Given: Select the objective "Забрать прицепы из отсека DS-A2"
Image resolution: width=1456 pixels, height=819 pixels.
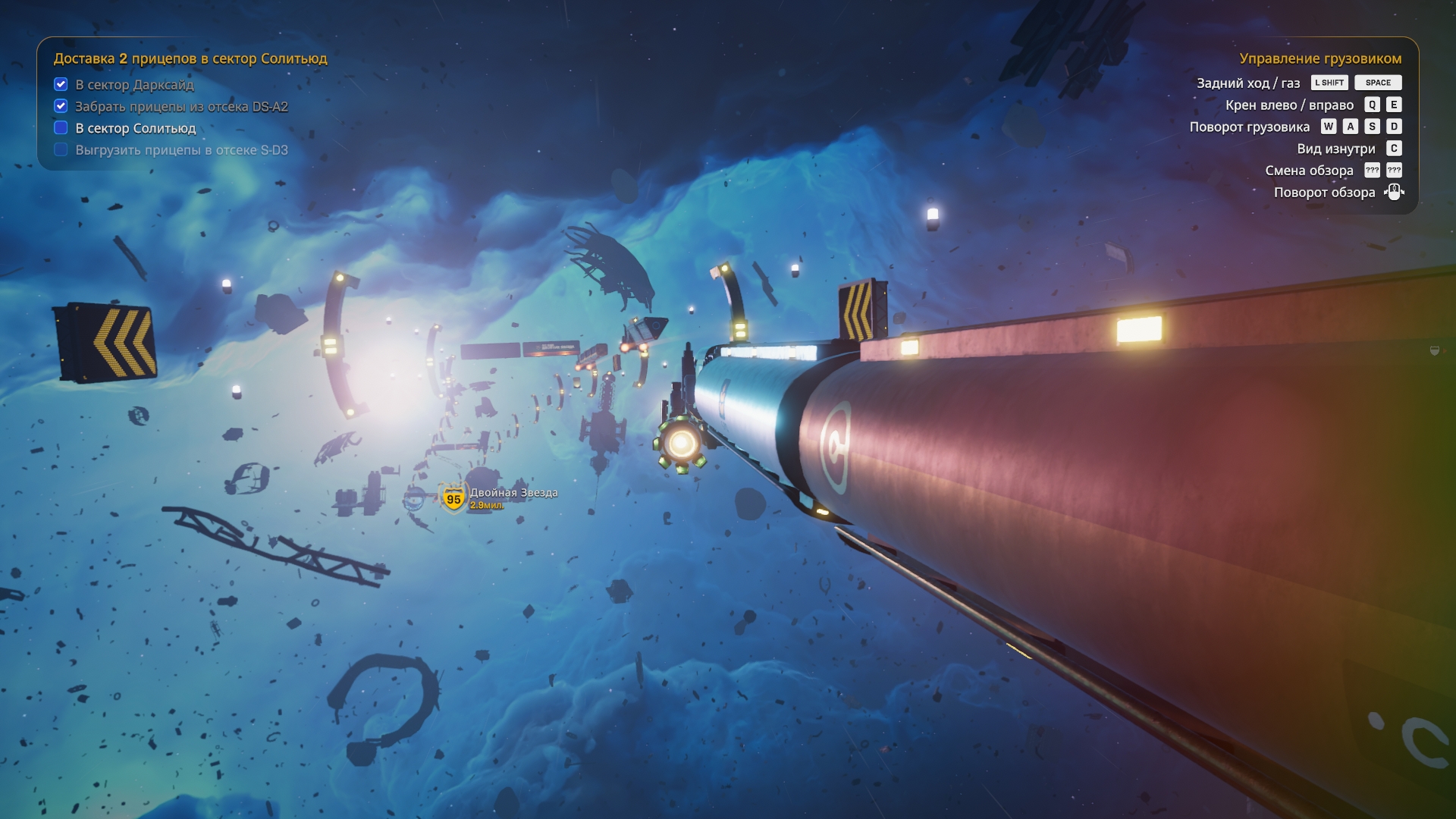Looking at the screenshot, I should pyautogui.click(x=181, y=107).
